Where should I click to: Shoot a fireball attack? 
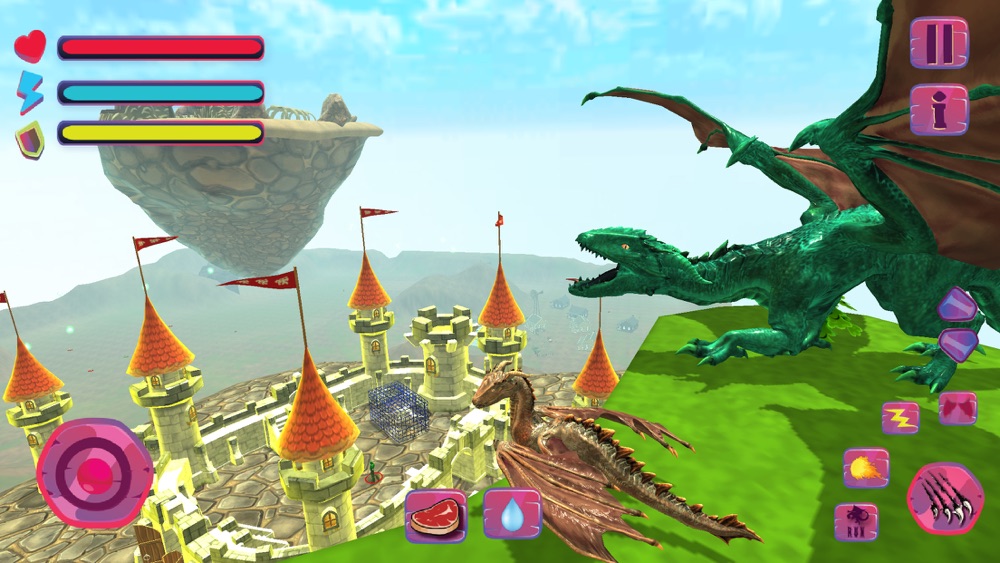tap(865, 467)
